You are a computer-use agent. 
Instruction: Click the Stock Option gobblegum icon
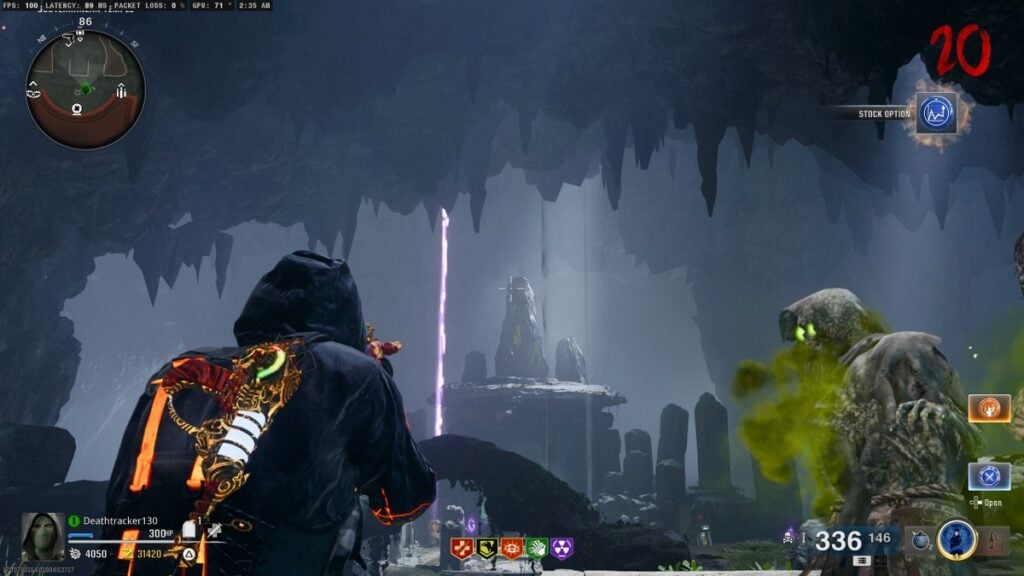tap(936, 114)
